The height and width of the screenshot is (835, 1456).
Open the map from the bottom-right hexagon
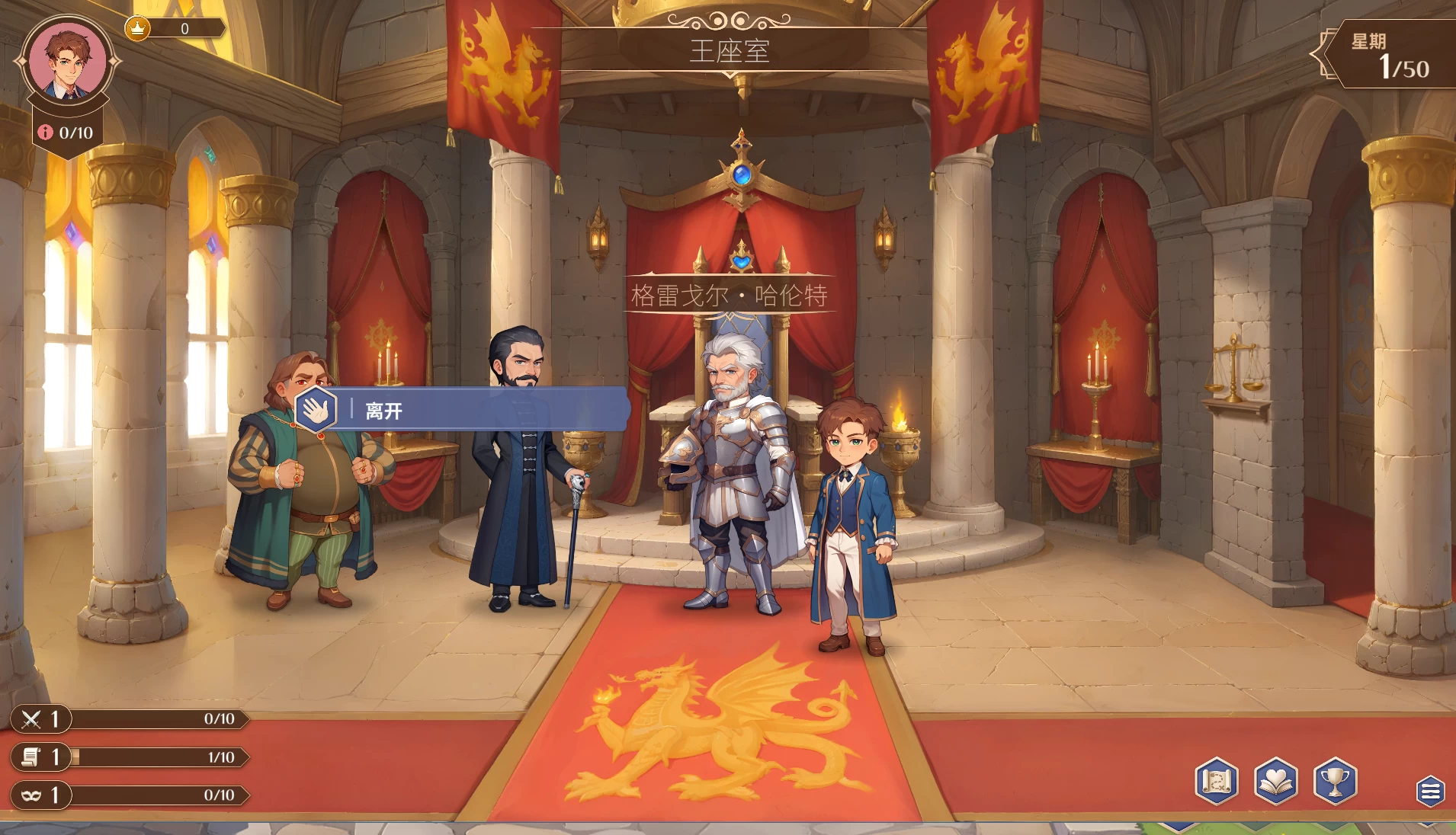click(x=1217, y=782)
